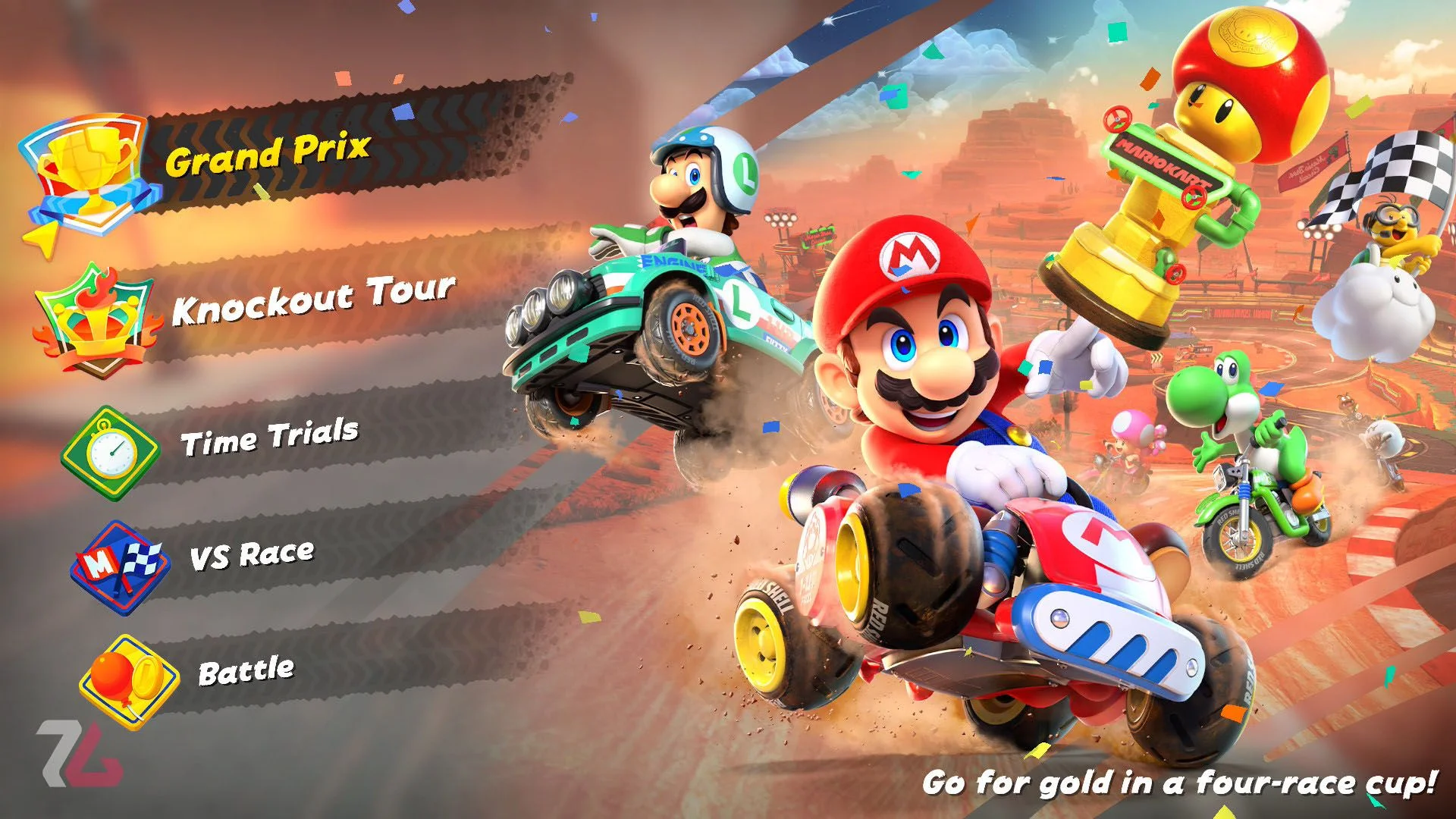1456x819 pixels.
Task: Select the Grand Prix mode
Action: click(x=268, y=155)
